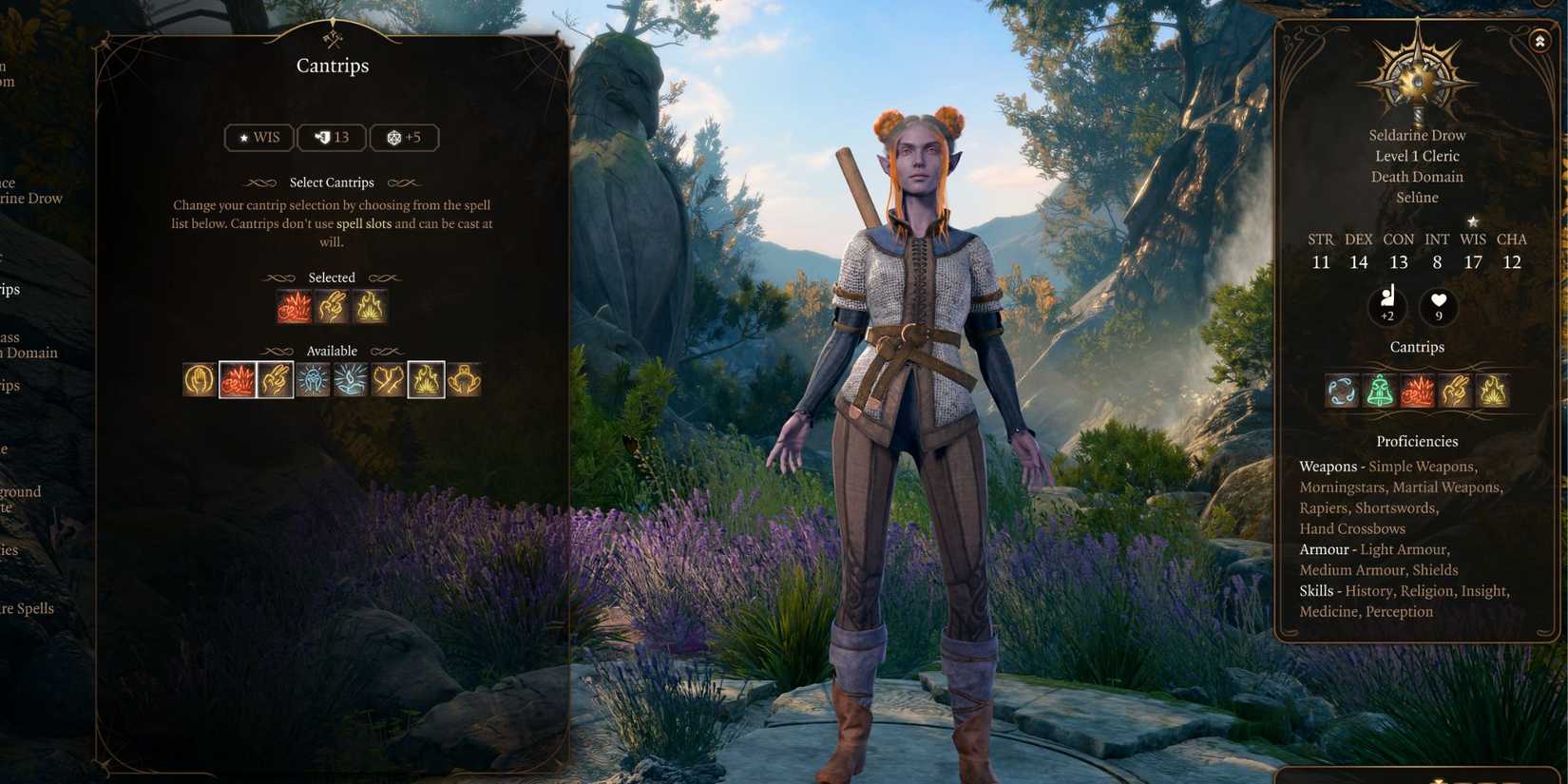Collapse the character summary panel

click(x=1539, y=41)
